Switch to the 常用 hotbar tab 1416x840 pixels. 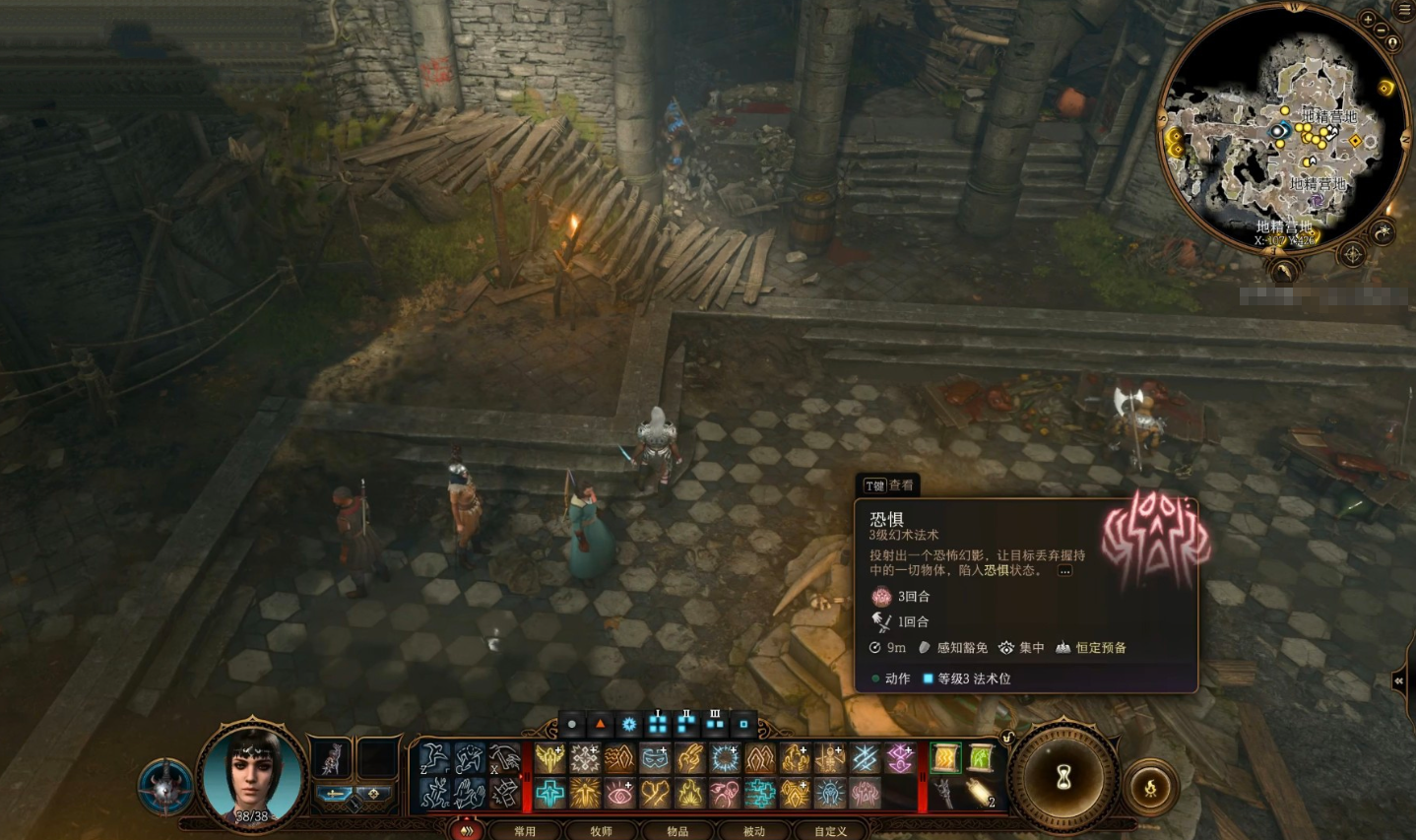pos(525,831)
